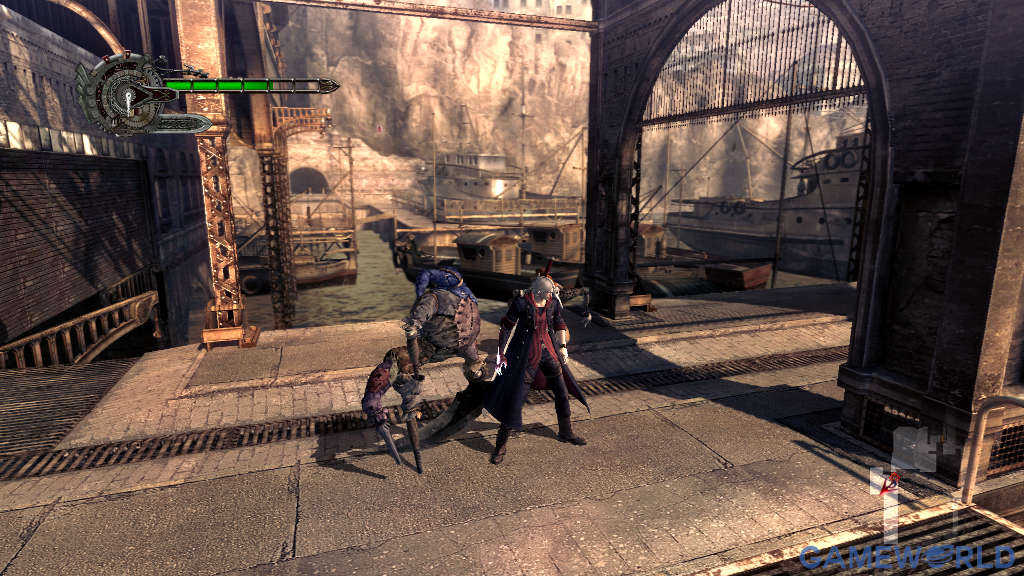Click the GAMEWORLD watermark logo
Image resolution: width=1024 pixels, height=576 pixels.
point(905,555)
